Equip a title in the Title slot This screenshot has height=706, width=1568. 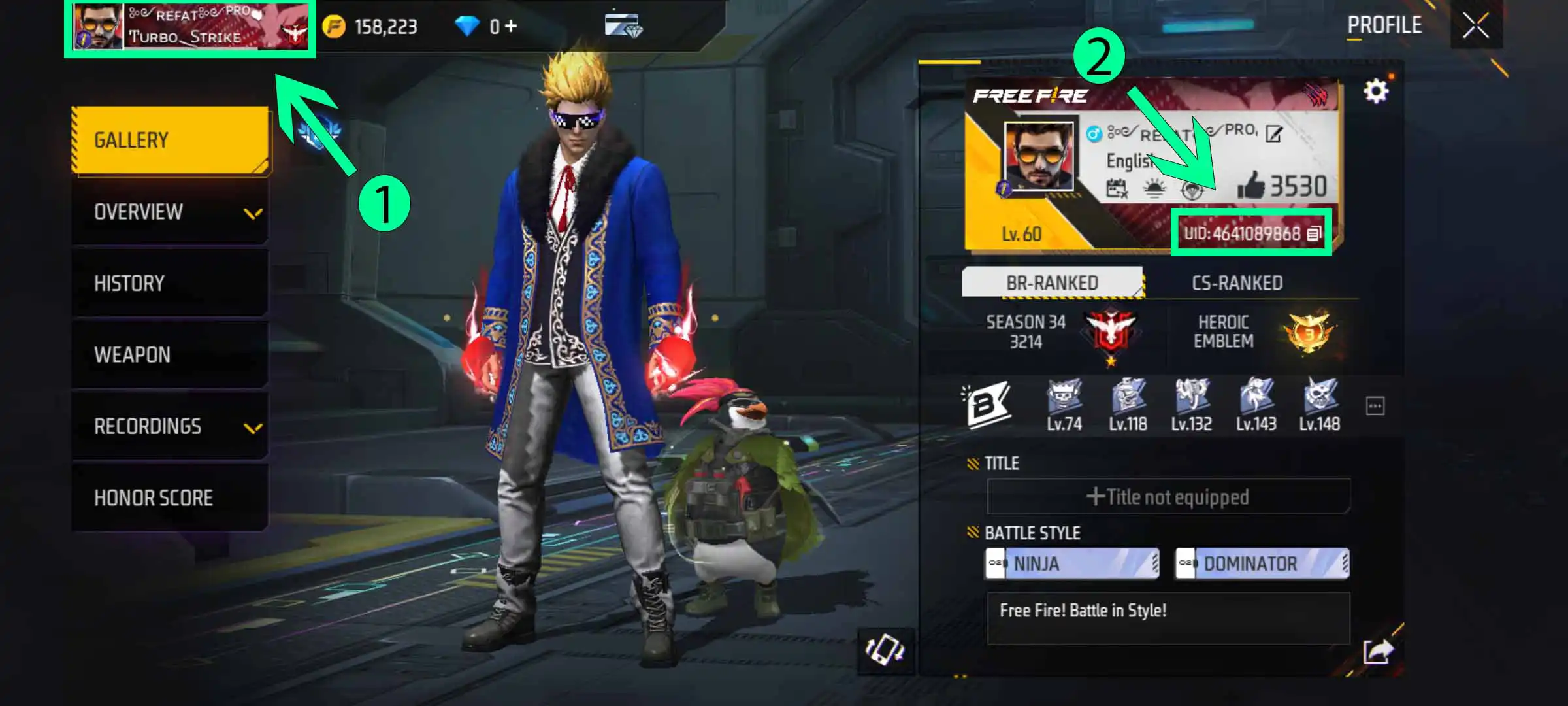[x=1168, y=497]
